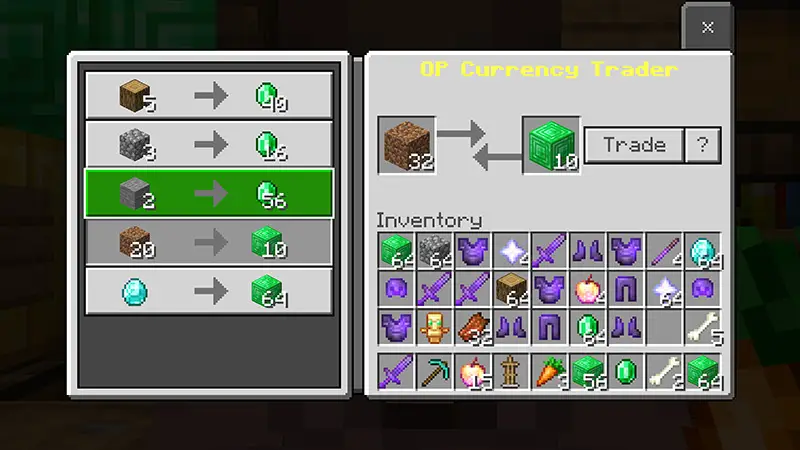This screenshot has height=450, width=800.
Task: Select the stack of 64 diamonds
Action: pos(702,252)
